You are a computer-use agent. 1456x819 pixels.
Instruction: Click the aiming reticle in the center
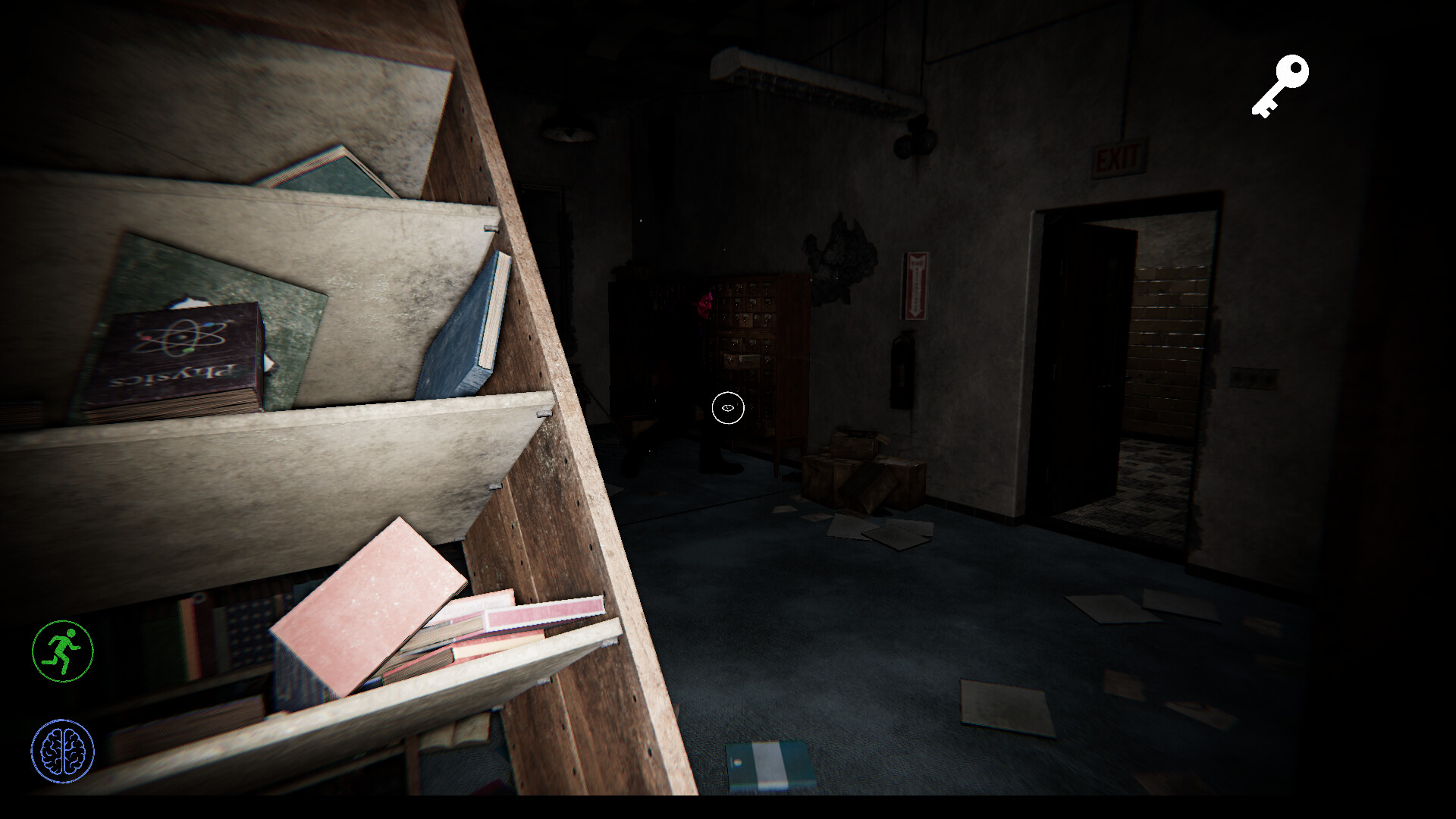(727, 408)
